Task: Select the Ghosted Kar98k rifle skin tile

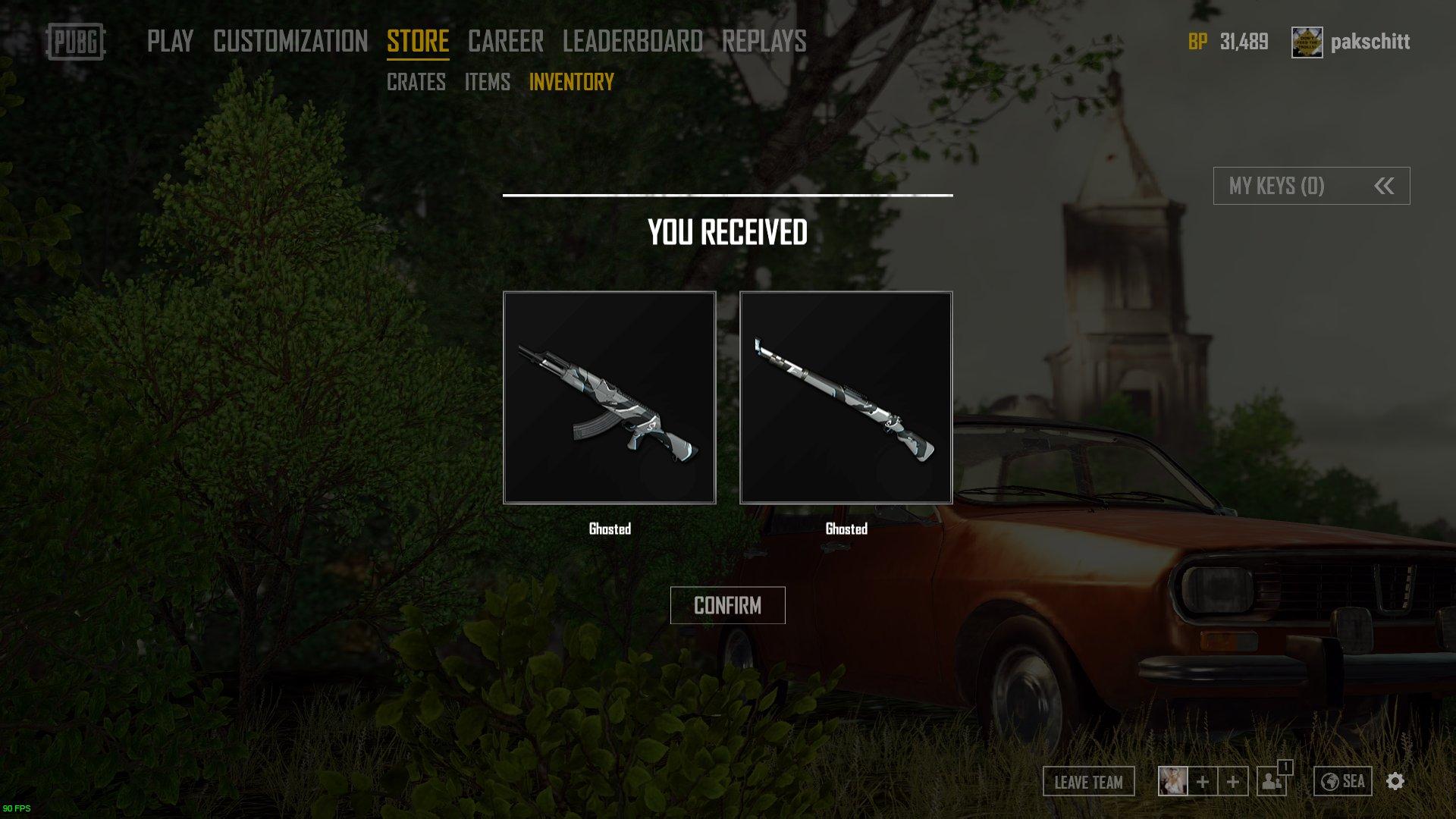Action: [x=846, y=397]
